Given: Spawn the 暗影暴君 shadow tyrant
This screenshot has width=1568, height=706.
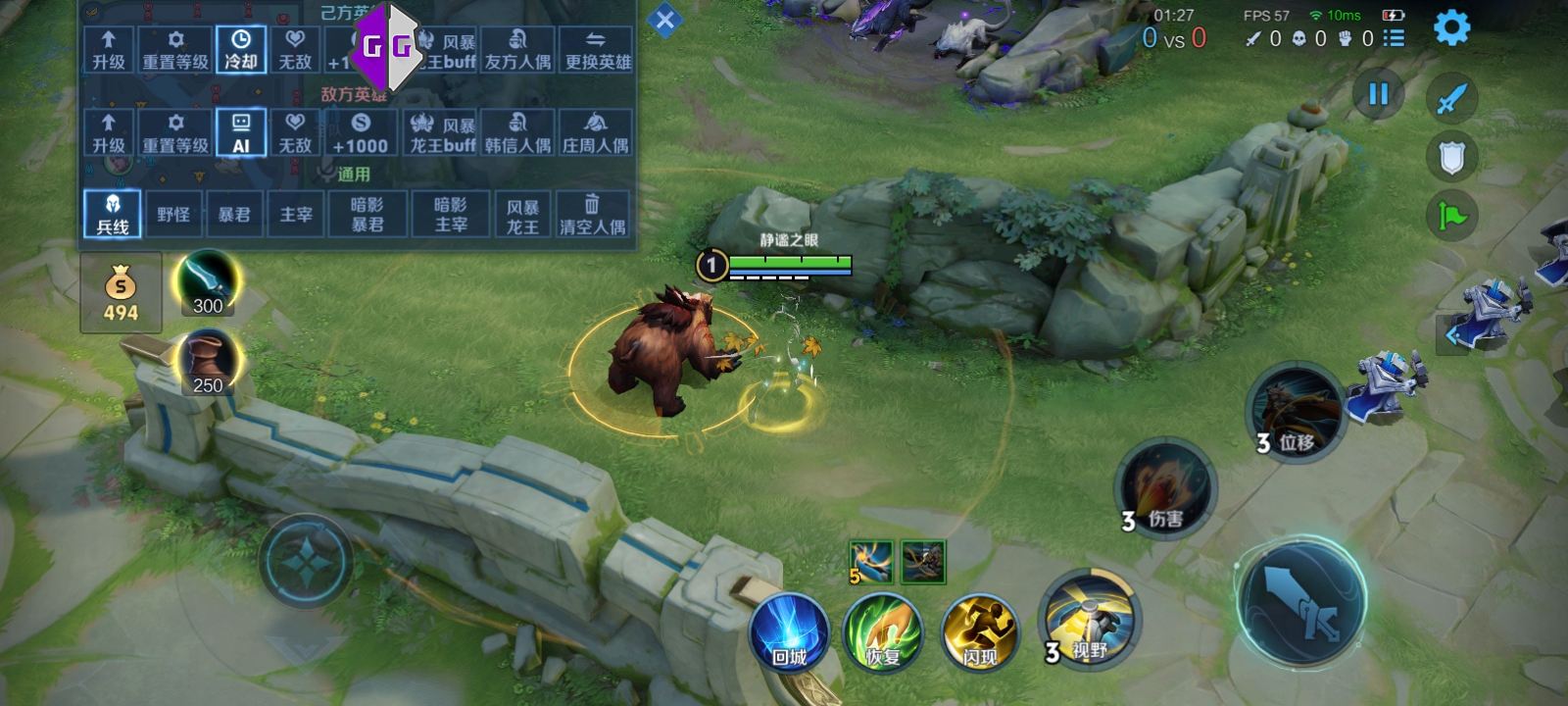Looking at the screenshot, I should 367,214.
